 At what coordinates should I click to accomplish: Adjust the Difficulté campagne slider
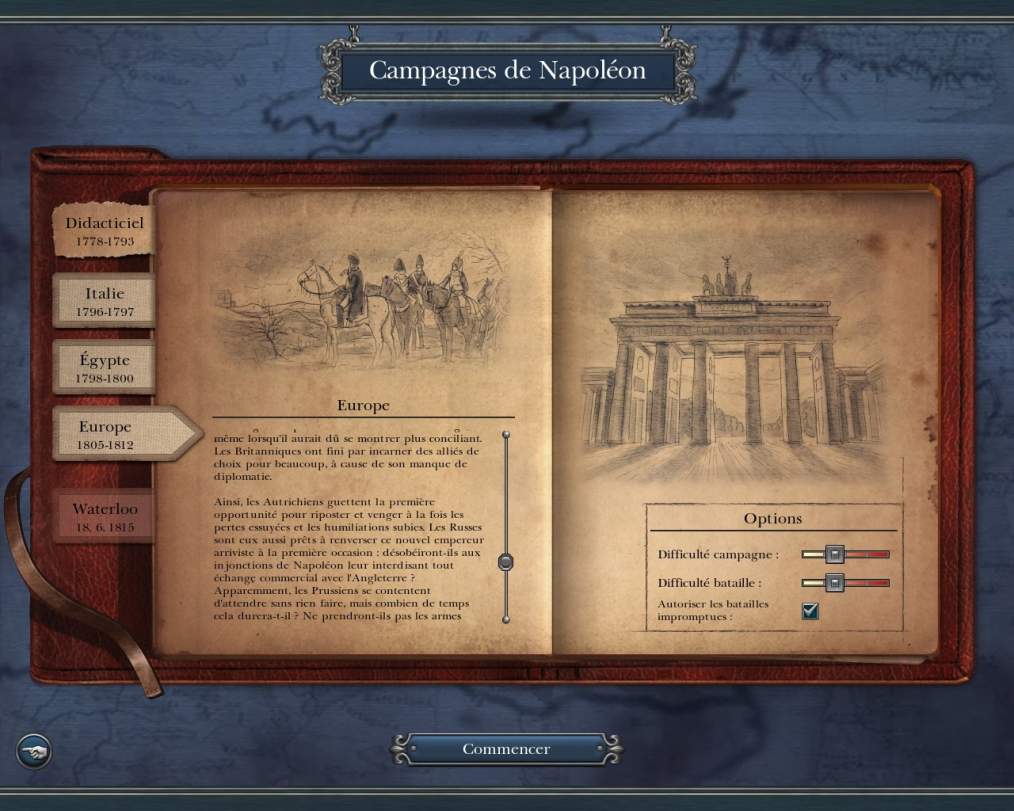point(835,554)
